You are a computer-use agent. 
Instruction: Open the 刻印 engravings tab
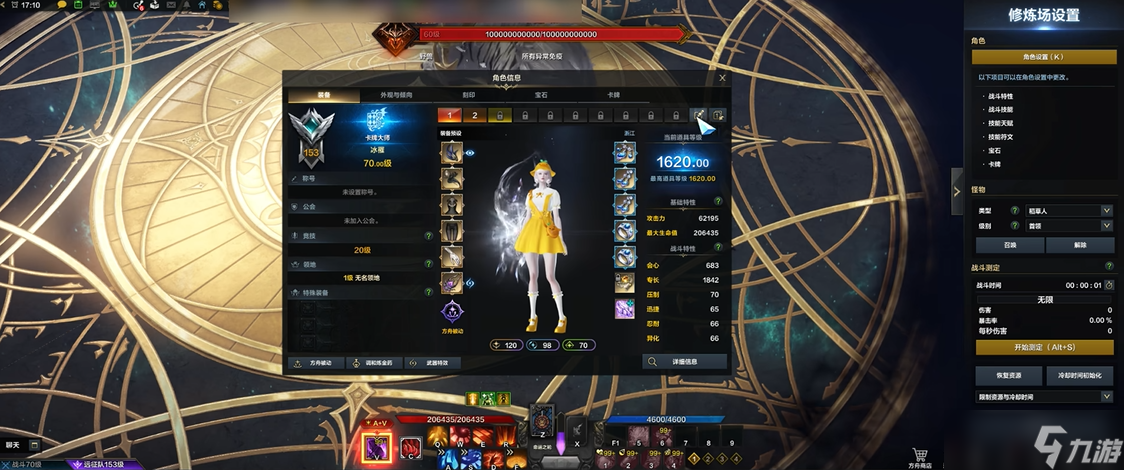click(468, 95)
